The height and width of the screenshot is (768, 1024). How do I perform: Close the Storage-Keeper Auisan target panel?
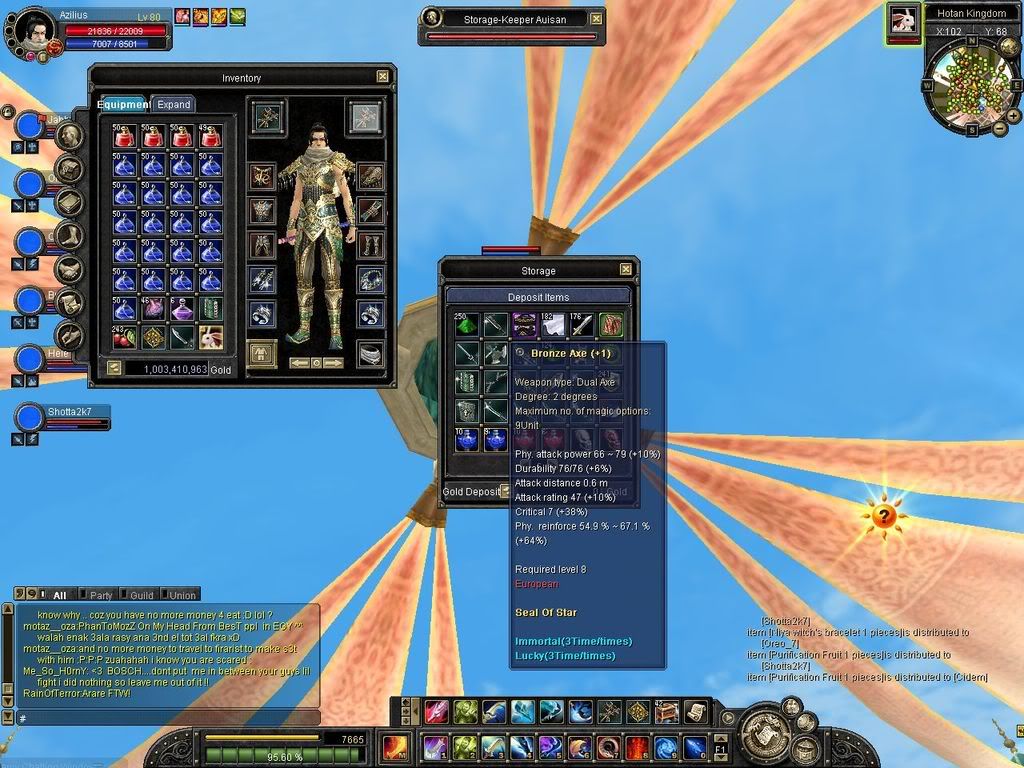tap(597, 18)
